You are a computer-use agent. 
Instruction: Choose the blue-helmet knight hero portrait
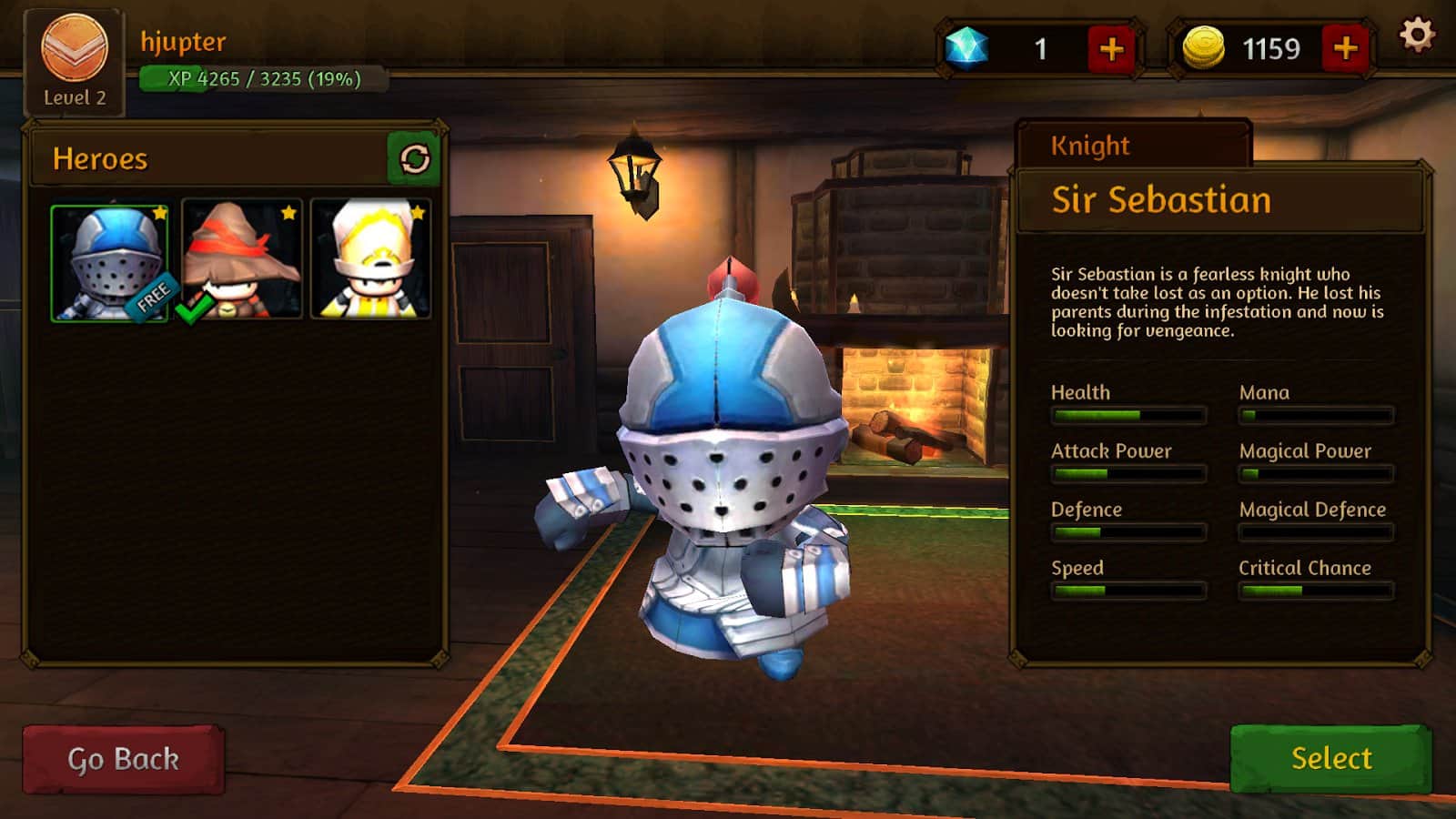point(110,262)
